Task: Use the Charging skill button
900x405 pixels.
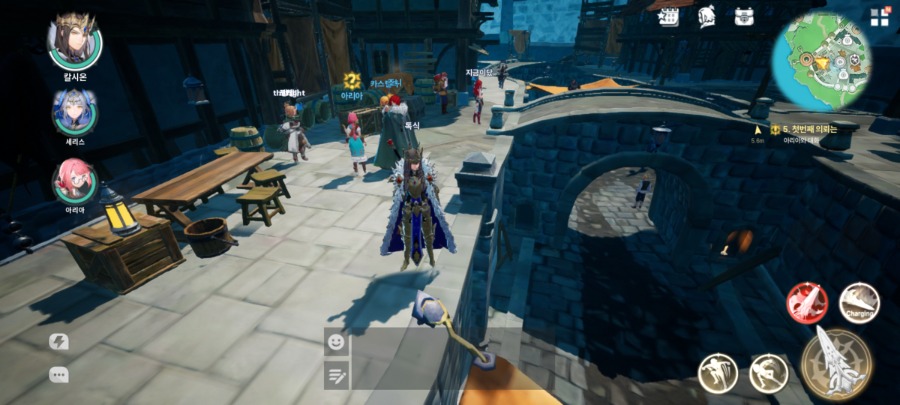Action: [x=859, y=303]
